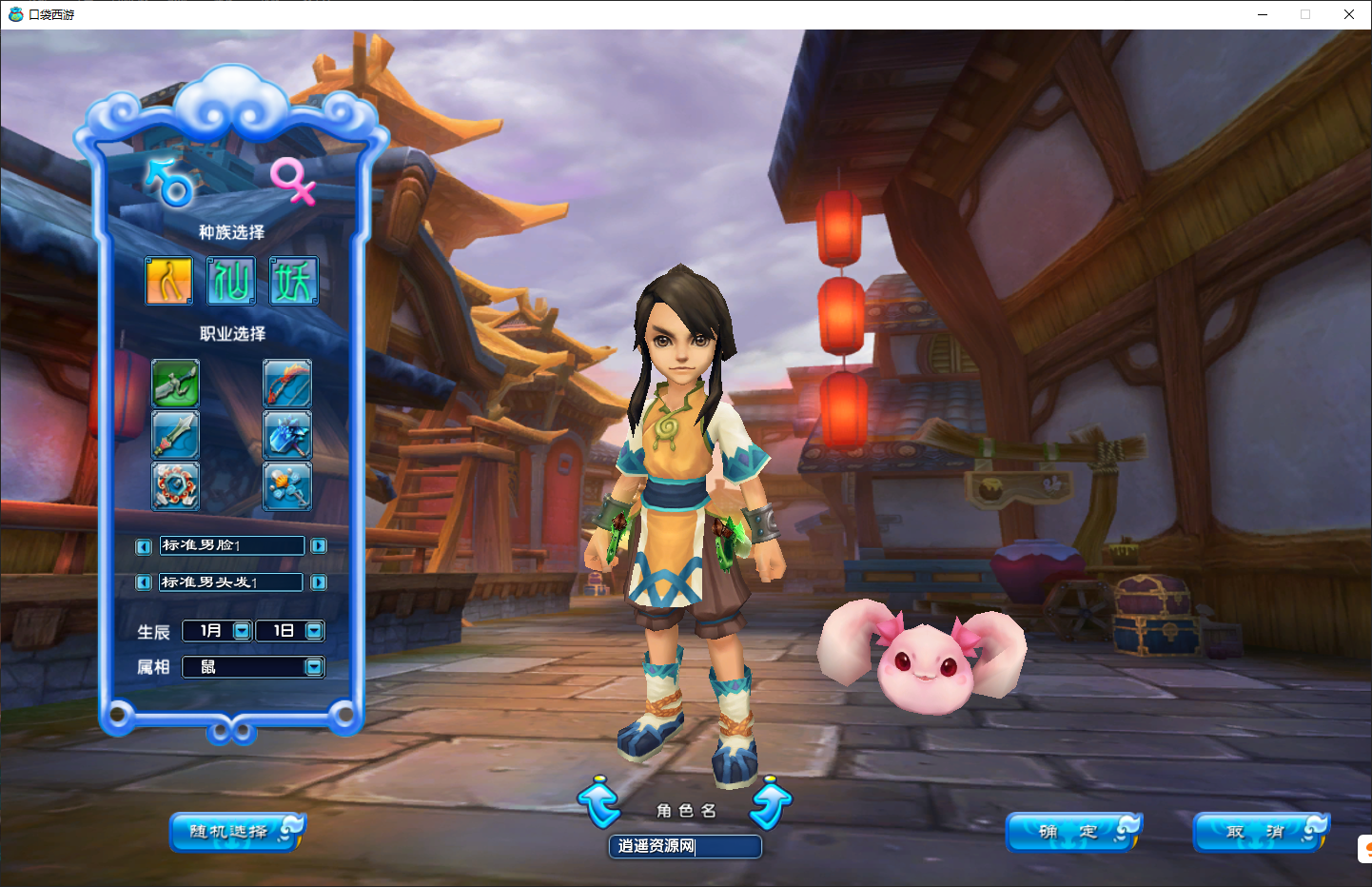Open the 属相 zodiac dropdown
The width and height of the screenshot is (1372, 887).
[x=314, y=667]
